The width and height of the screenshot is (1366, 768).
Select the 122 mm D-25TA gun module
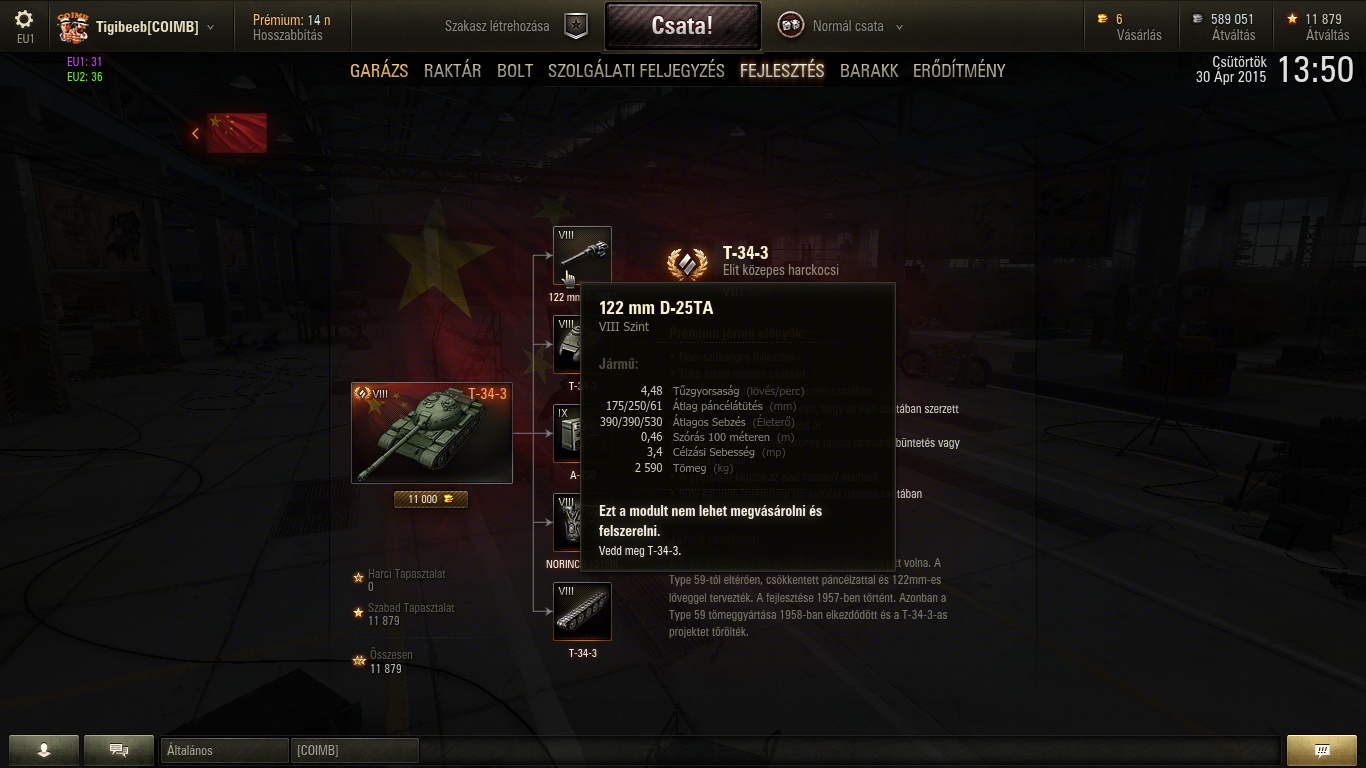[582, 255]
